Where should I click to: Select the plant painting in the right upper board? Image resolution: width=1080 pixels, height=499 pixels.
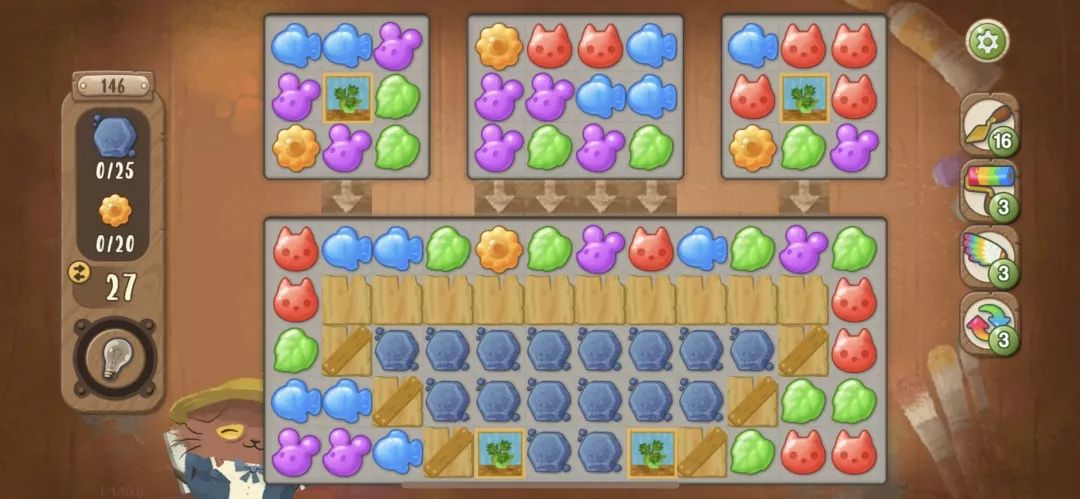[x=804, y=97]
